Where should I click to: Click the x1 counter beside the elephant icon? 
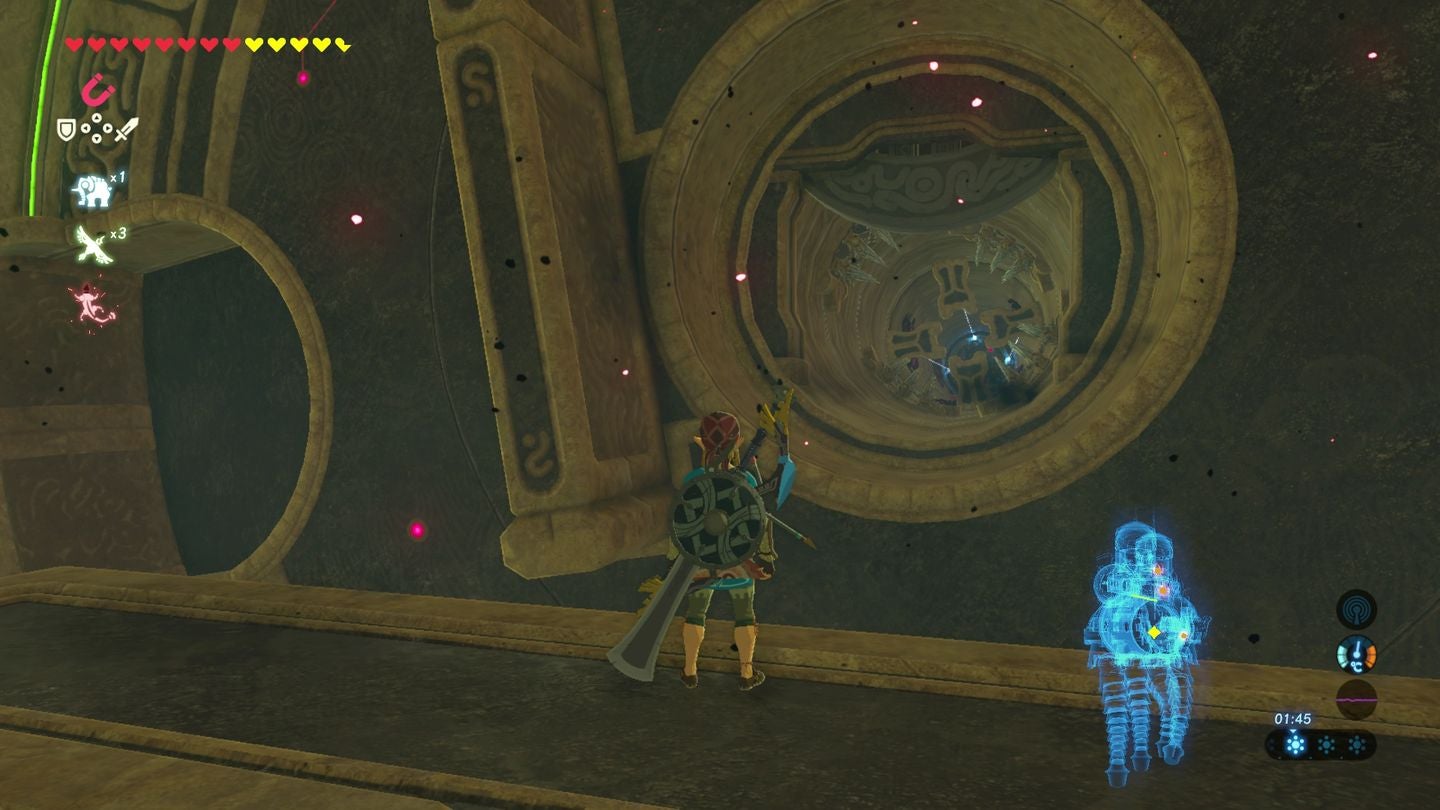point(118,178)
